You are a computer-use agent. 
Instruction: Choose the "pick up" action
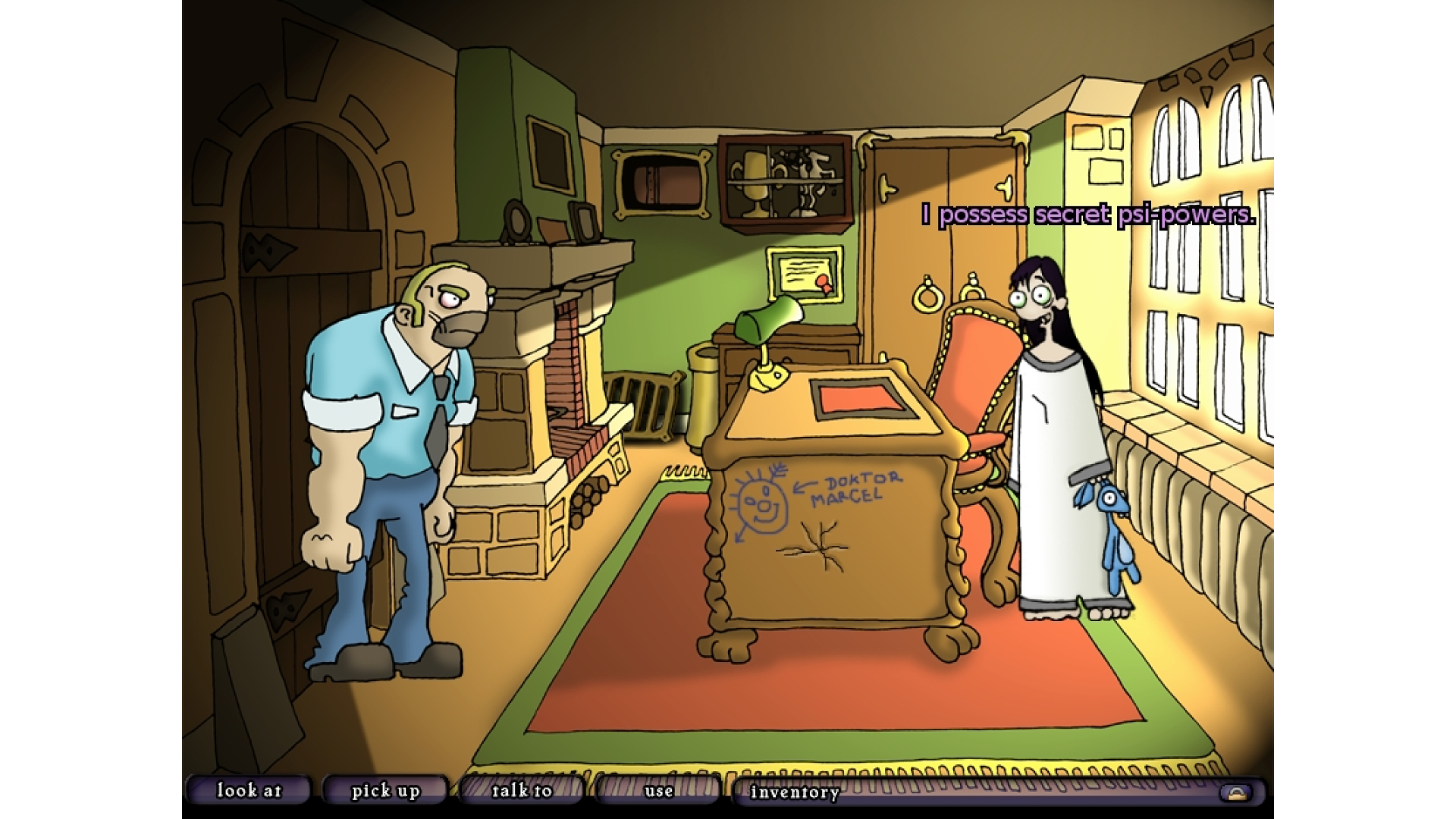(x=385, y=791)
